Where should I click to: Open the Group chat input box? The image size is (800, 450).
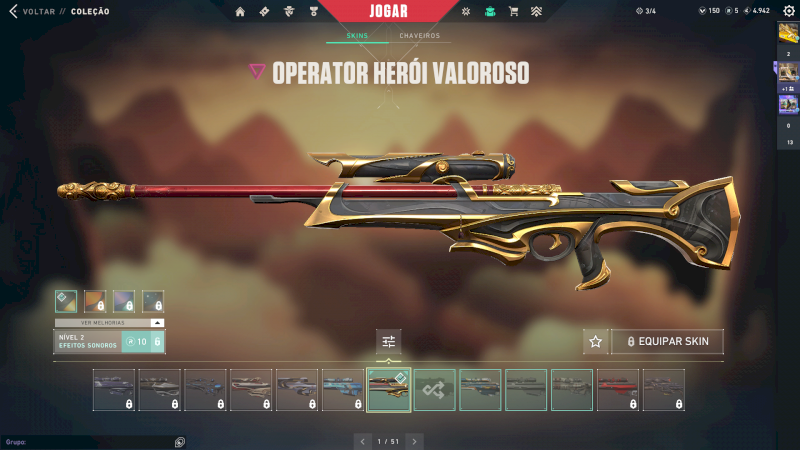coord(90,441)
